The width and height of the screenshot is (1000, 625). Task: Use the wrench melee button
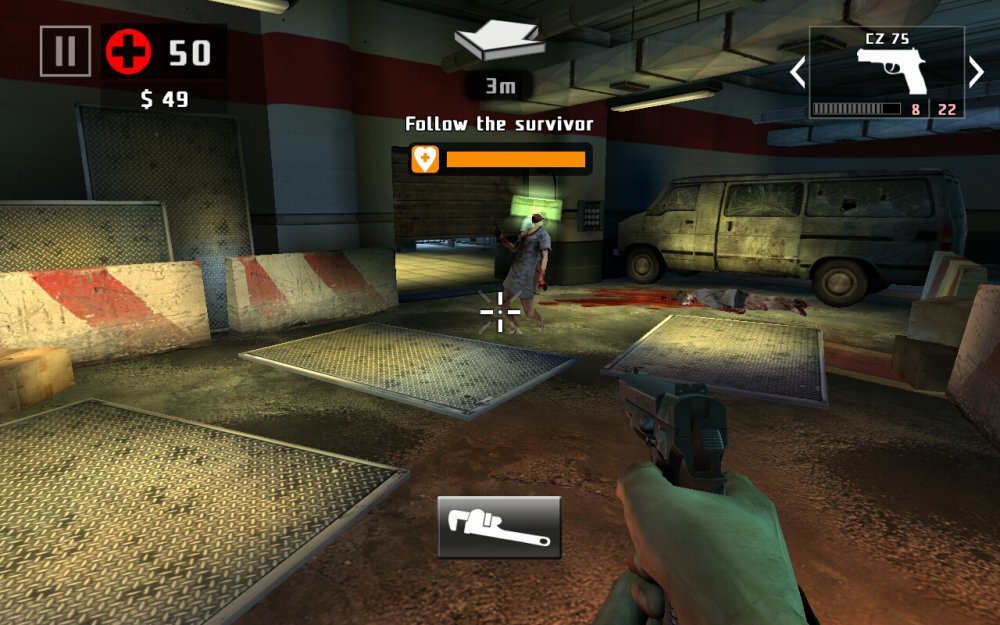click(x=499, y=527)
